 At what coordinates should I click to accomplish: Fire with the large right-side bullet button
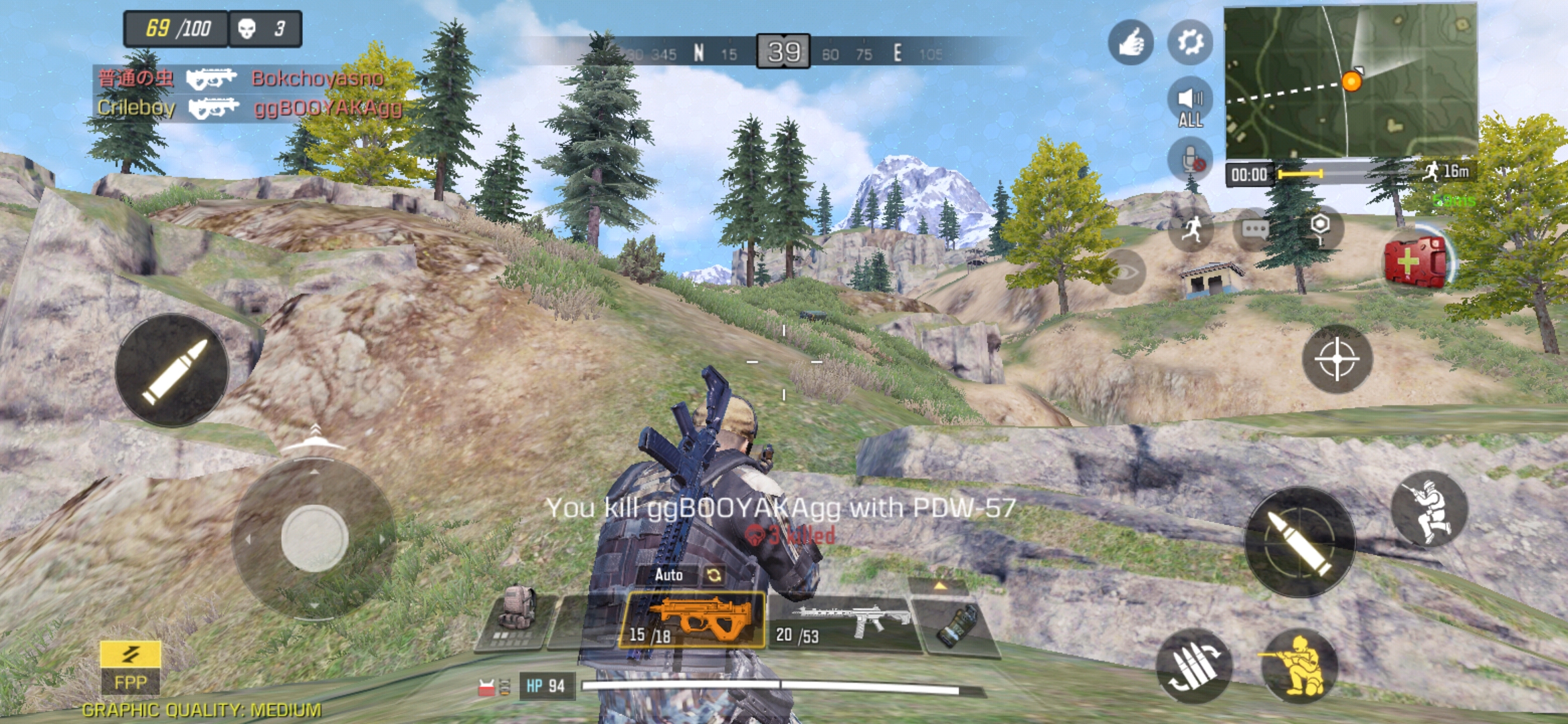[x=1300, y=542]
